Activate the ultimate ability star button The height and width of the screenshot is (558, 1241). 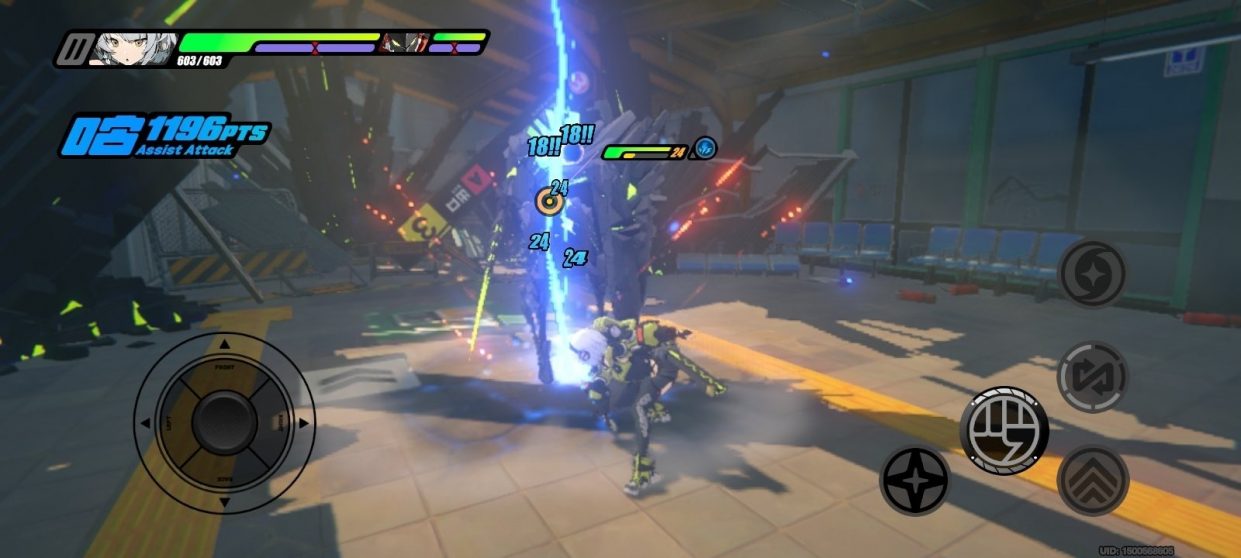click(x=1093, y=273)
